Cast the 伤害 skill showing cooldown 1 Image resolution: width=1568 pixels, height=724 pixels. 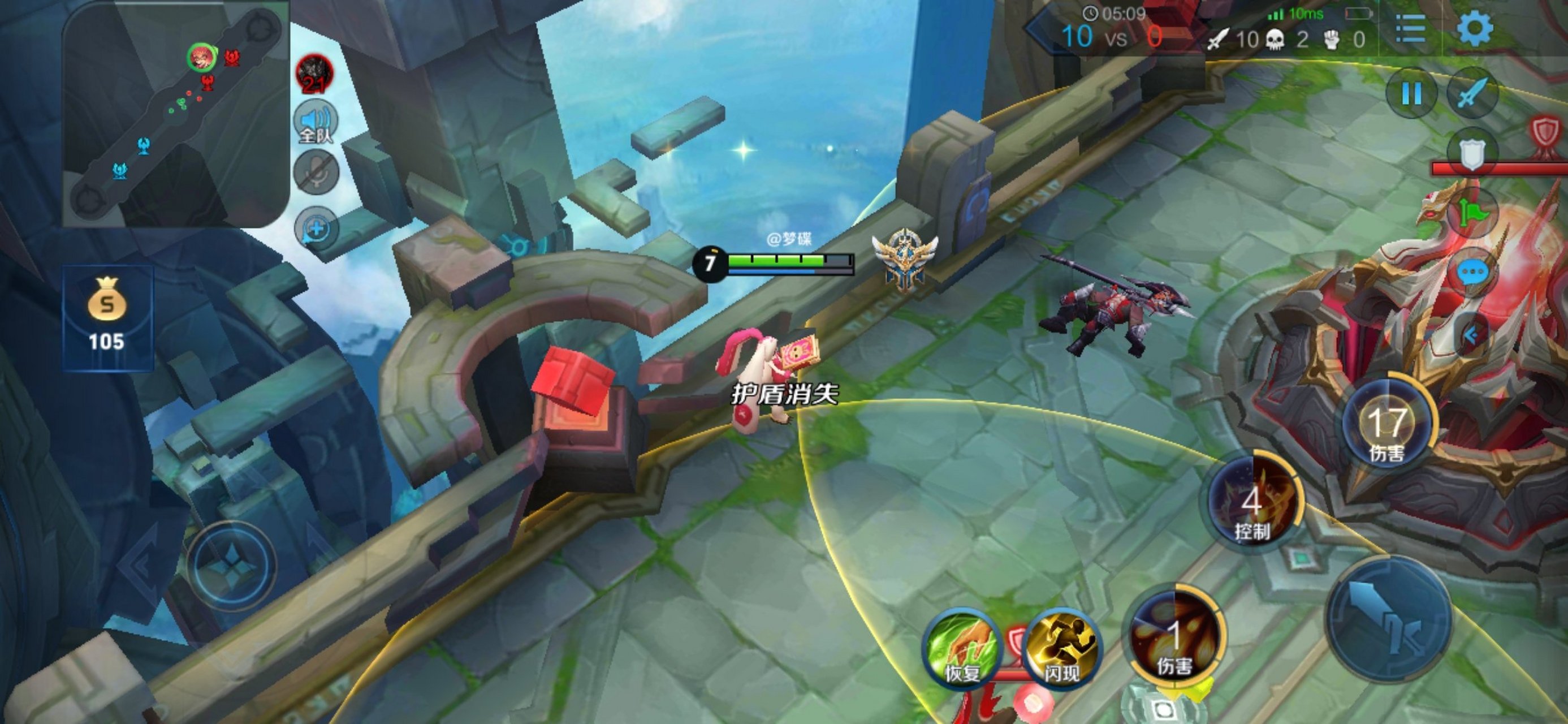pyautogui.click(x=1173, y=639)
